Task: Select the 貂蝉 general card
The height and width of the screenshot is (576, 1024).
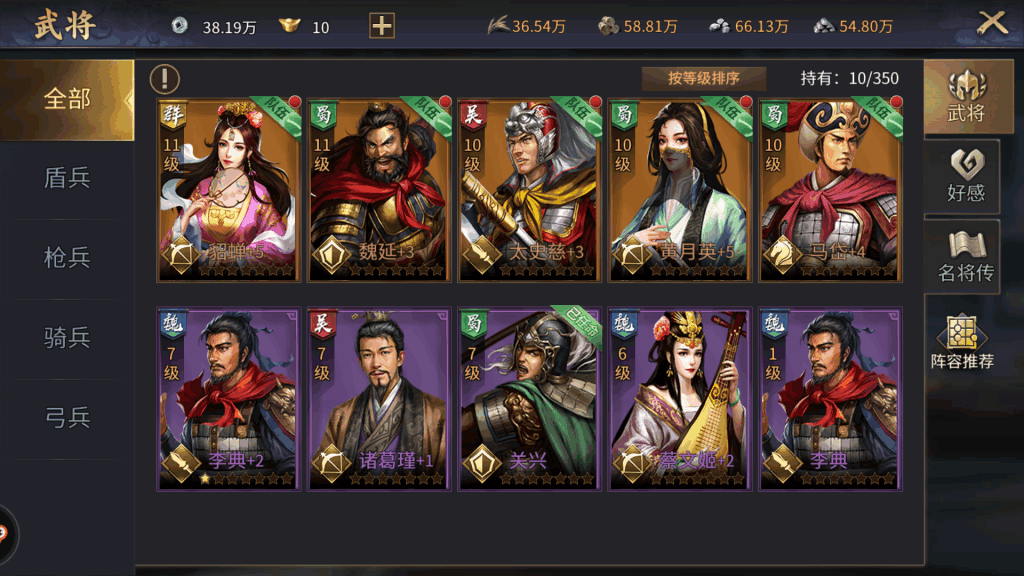Action: tap(229, 190)
